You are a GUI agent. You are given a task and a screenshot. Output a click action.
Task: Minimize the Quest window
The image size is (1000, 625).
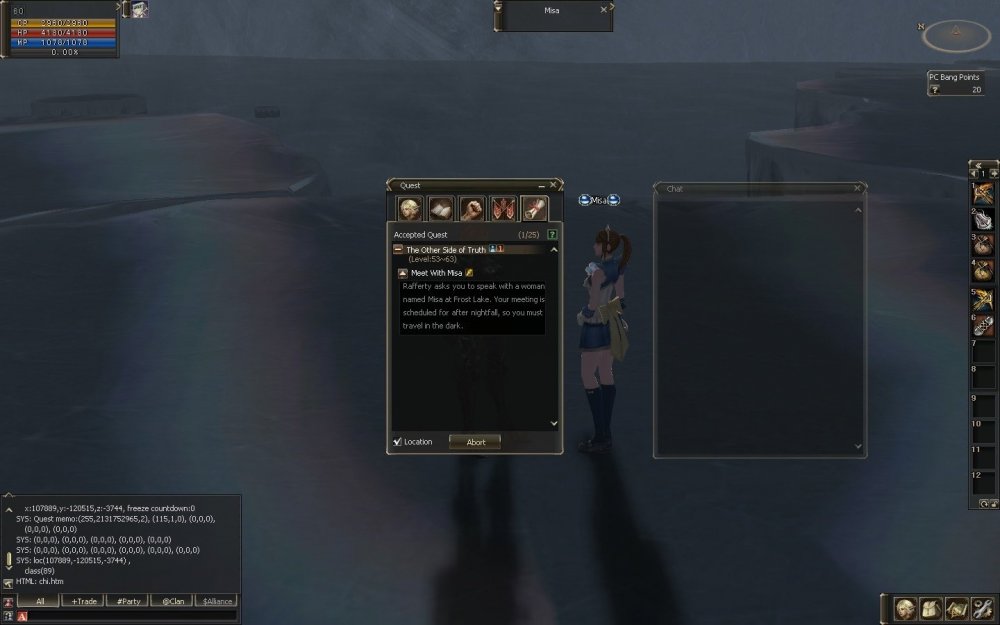[x=542, y=185]
